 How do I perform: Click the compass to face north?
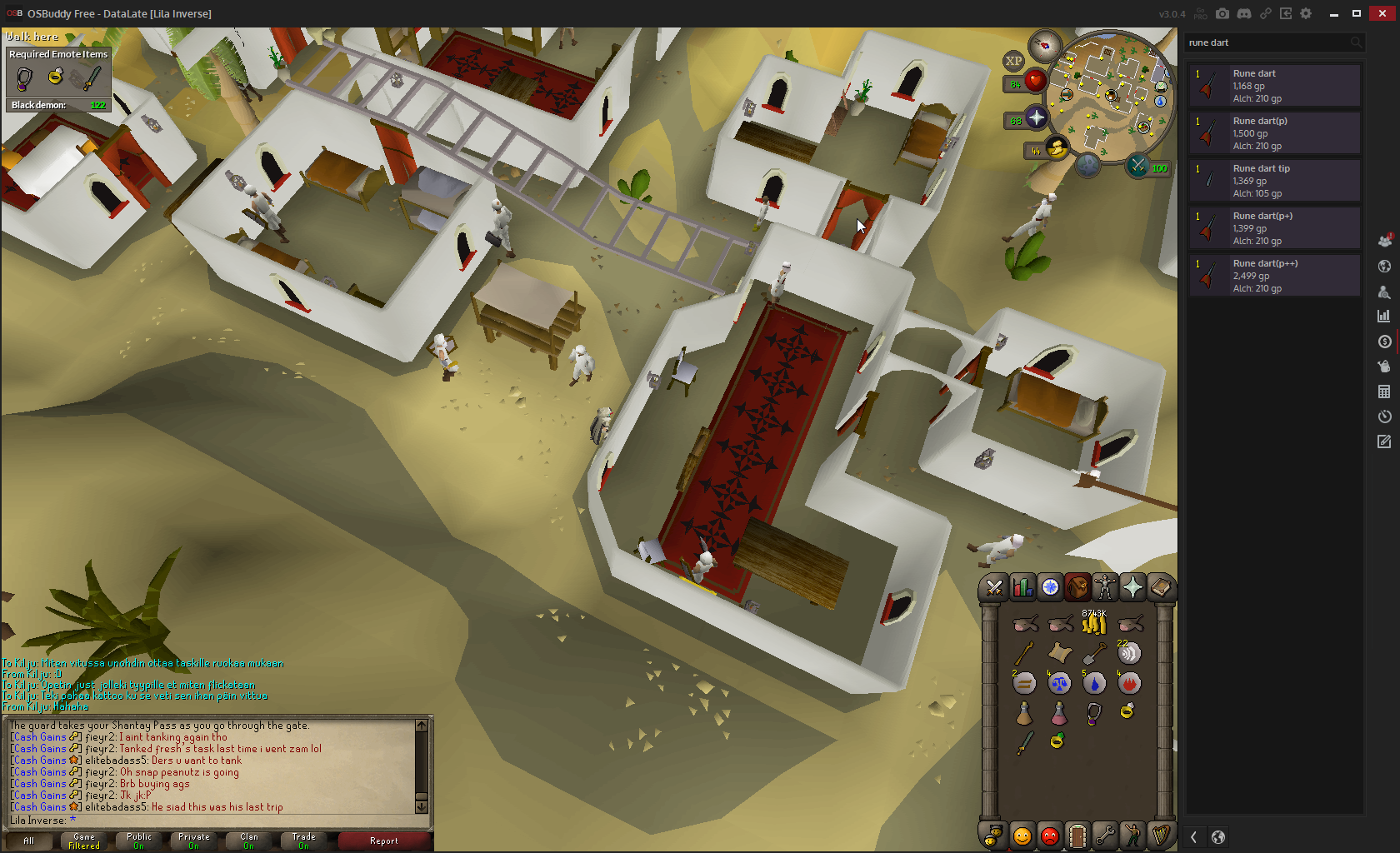point(1044,45)
